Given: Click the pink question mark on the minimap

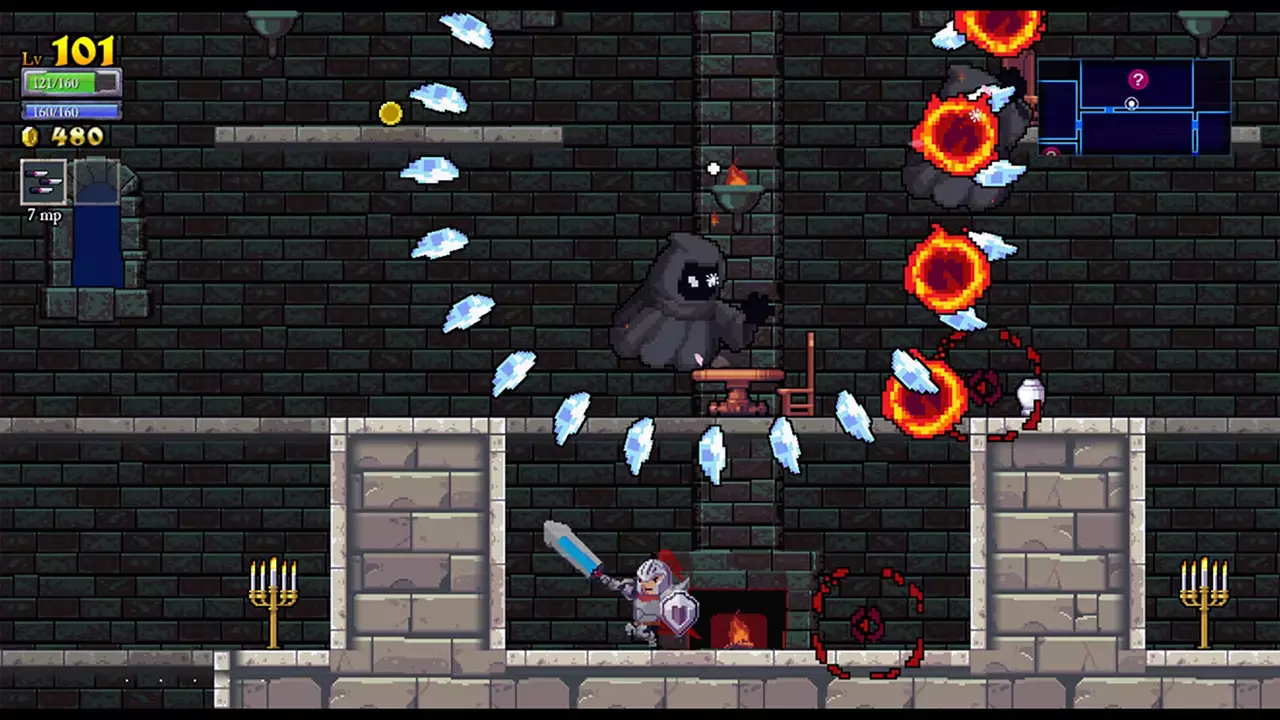Looking at the screenshot, I should point(1138,80).
